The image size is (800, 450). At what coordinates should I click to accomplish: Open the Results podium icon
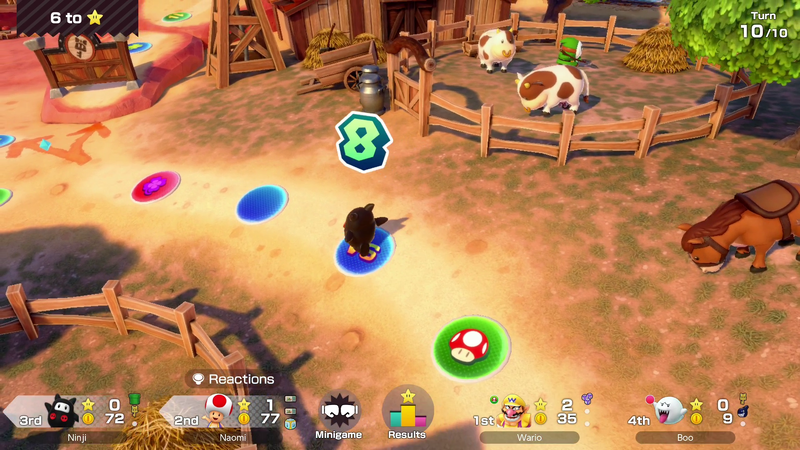click(407, 412)
